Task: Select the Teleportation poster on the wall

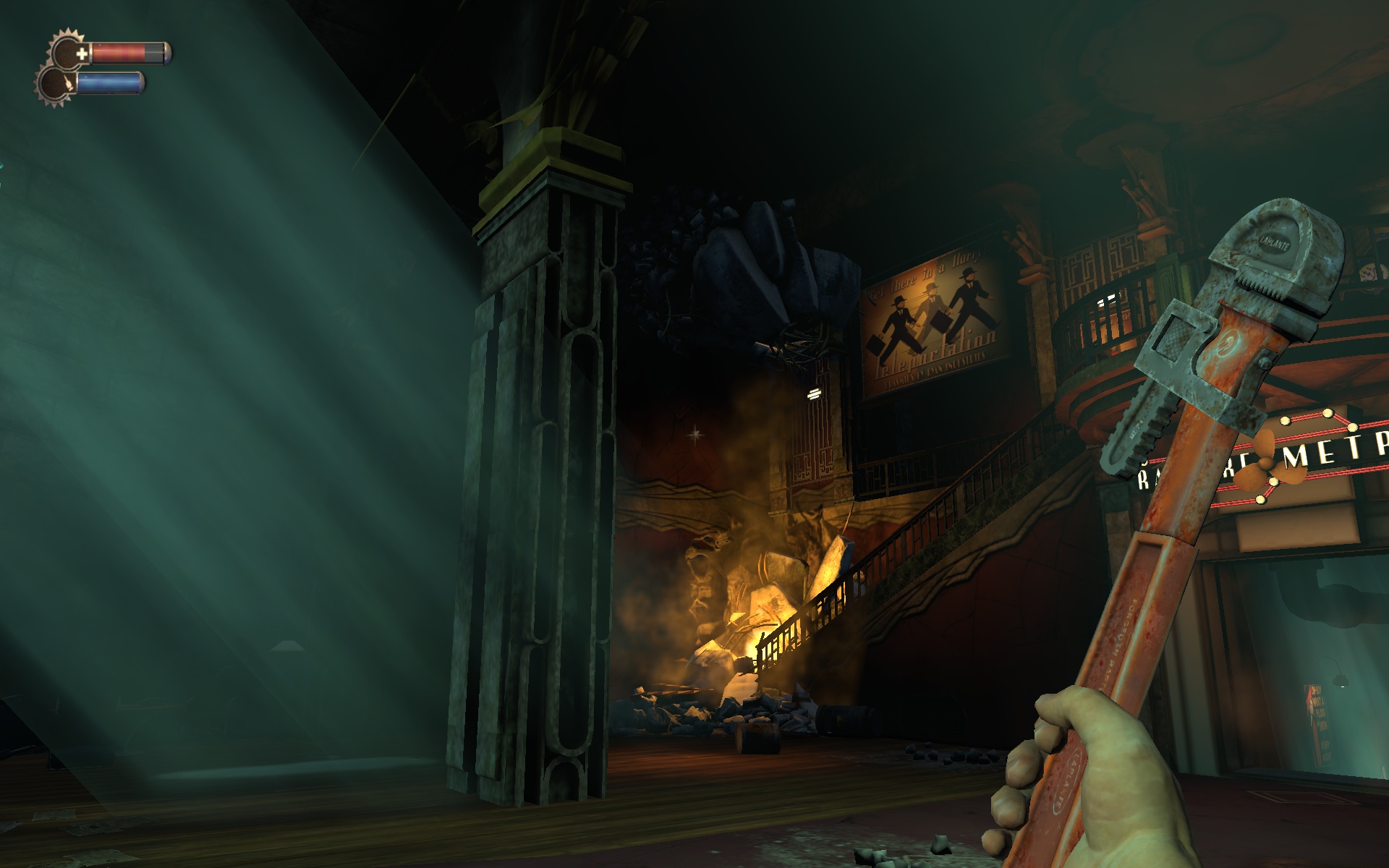Action: (x=933, y=318)
